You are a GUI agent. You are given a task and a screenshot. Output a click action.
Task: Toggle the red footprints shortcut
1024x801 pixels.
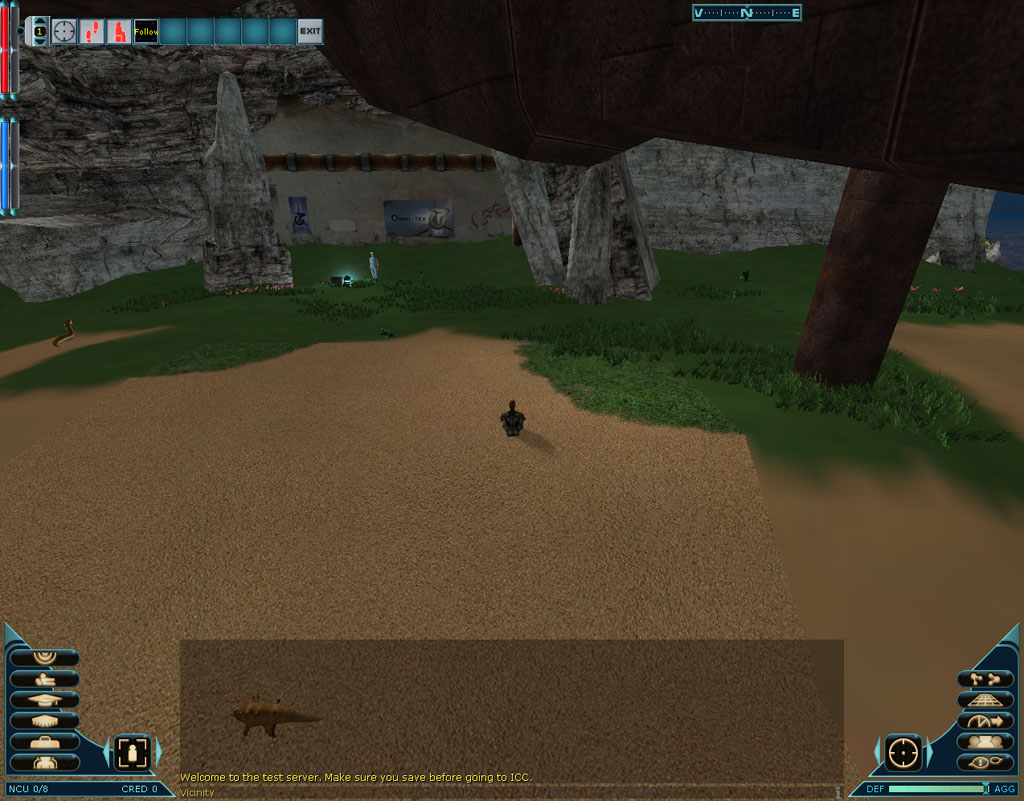pyautogui.click(x=92, y=32)
